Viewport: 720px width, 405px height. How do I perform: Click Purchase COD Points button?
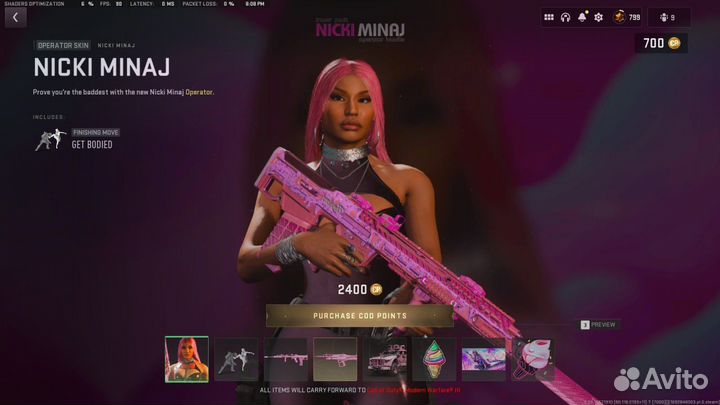click(360, 317)
